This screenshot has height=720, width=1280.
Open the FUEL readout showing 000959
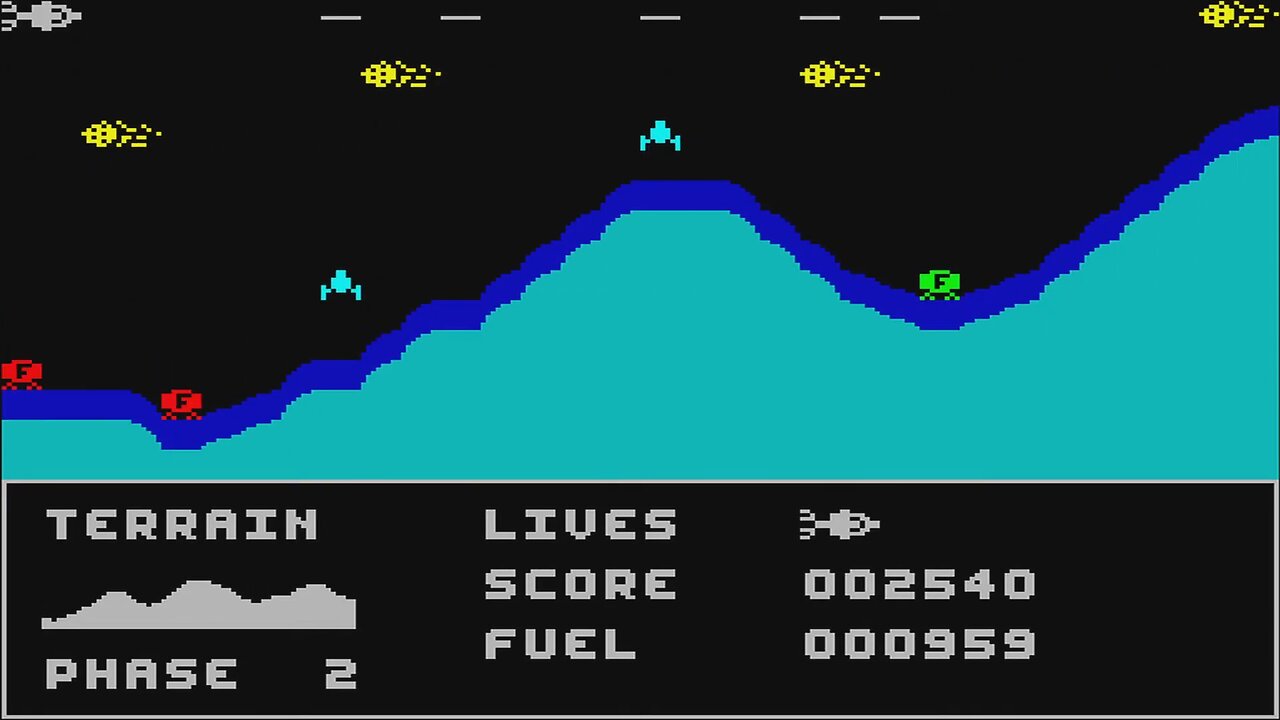pyautogui.click(x=918, y=643)
